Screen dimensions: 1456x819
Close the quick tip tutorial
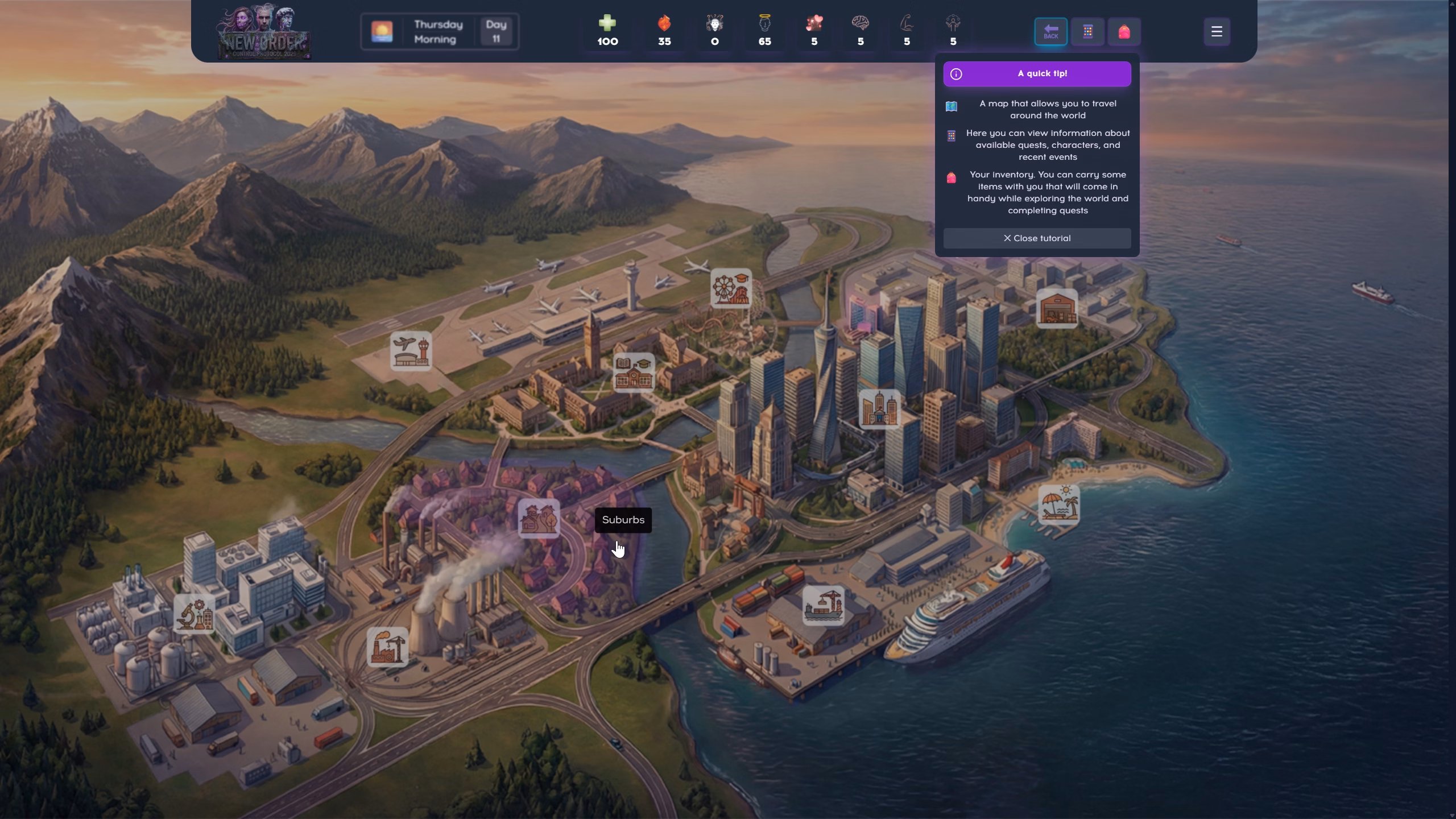pyautogui.click(x=1037, y=238)
